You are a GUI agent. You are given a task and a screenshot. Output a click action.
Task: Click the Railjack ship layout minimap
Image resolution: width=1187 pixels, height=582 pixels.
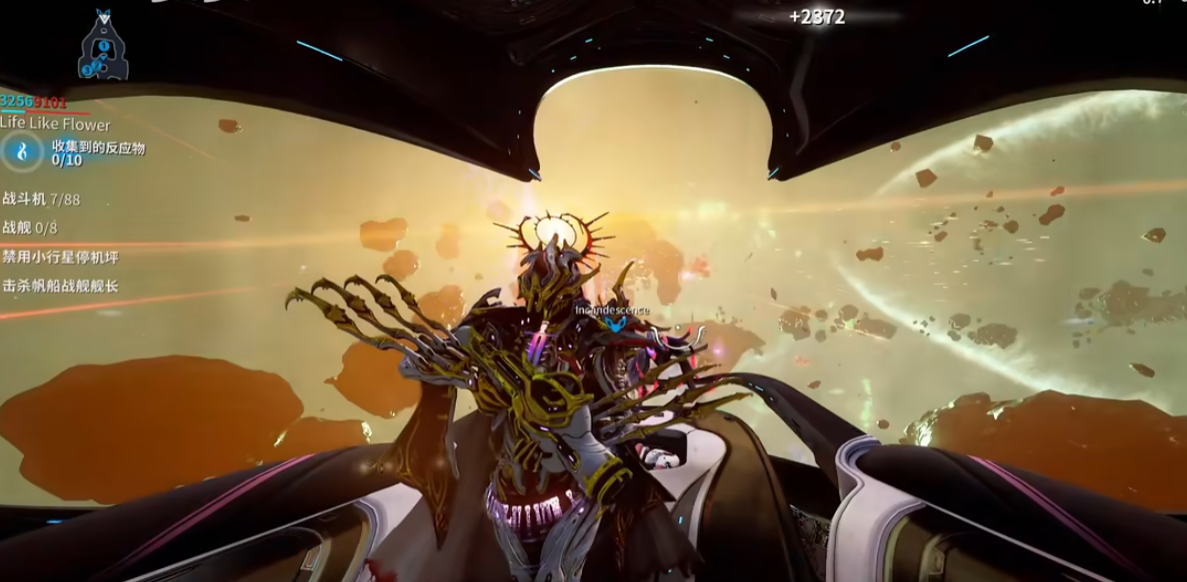coord(102,47)
